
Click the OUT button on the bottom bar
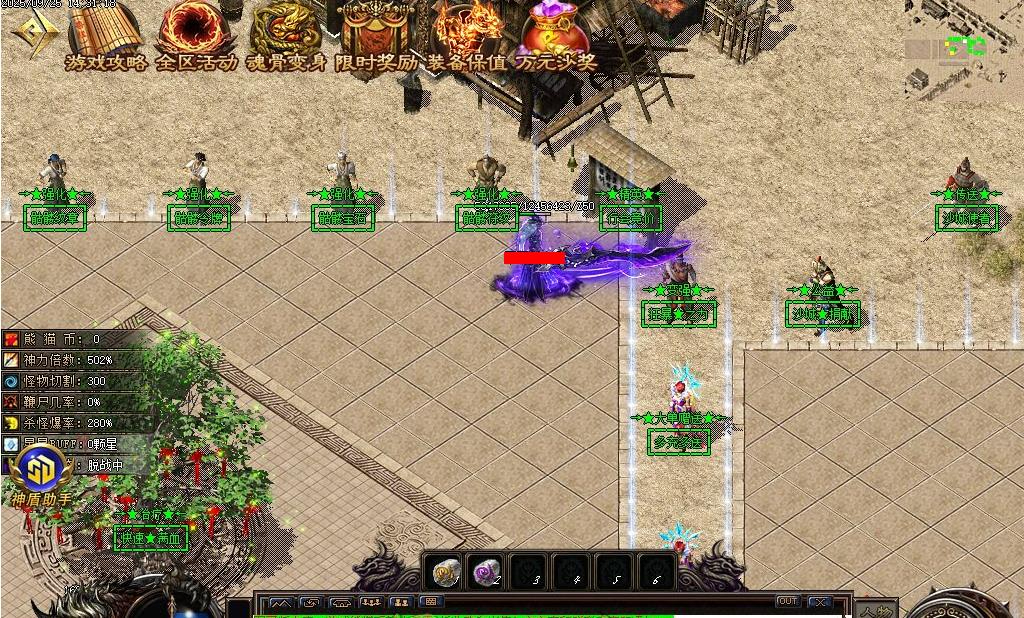click(788, 602)
